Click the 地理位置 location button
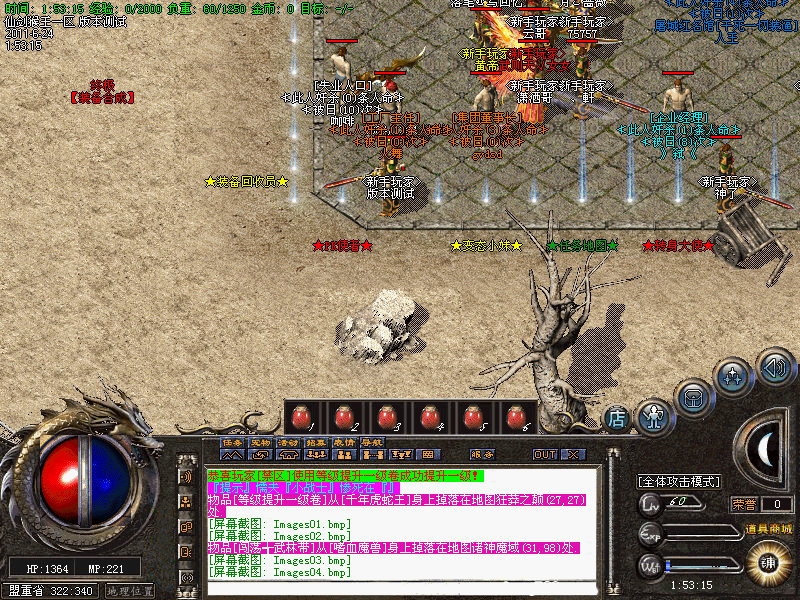Screen dimensions: 800x600 tap(129, 591)
